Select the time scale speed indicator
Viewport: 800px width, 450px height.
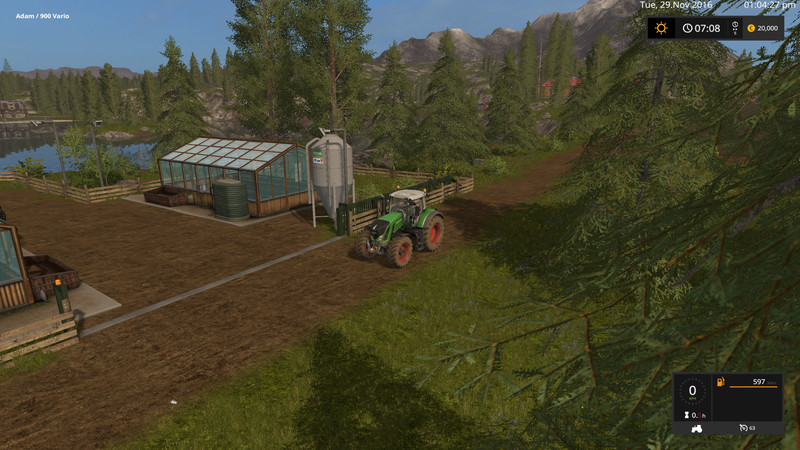pos(735,28)
